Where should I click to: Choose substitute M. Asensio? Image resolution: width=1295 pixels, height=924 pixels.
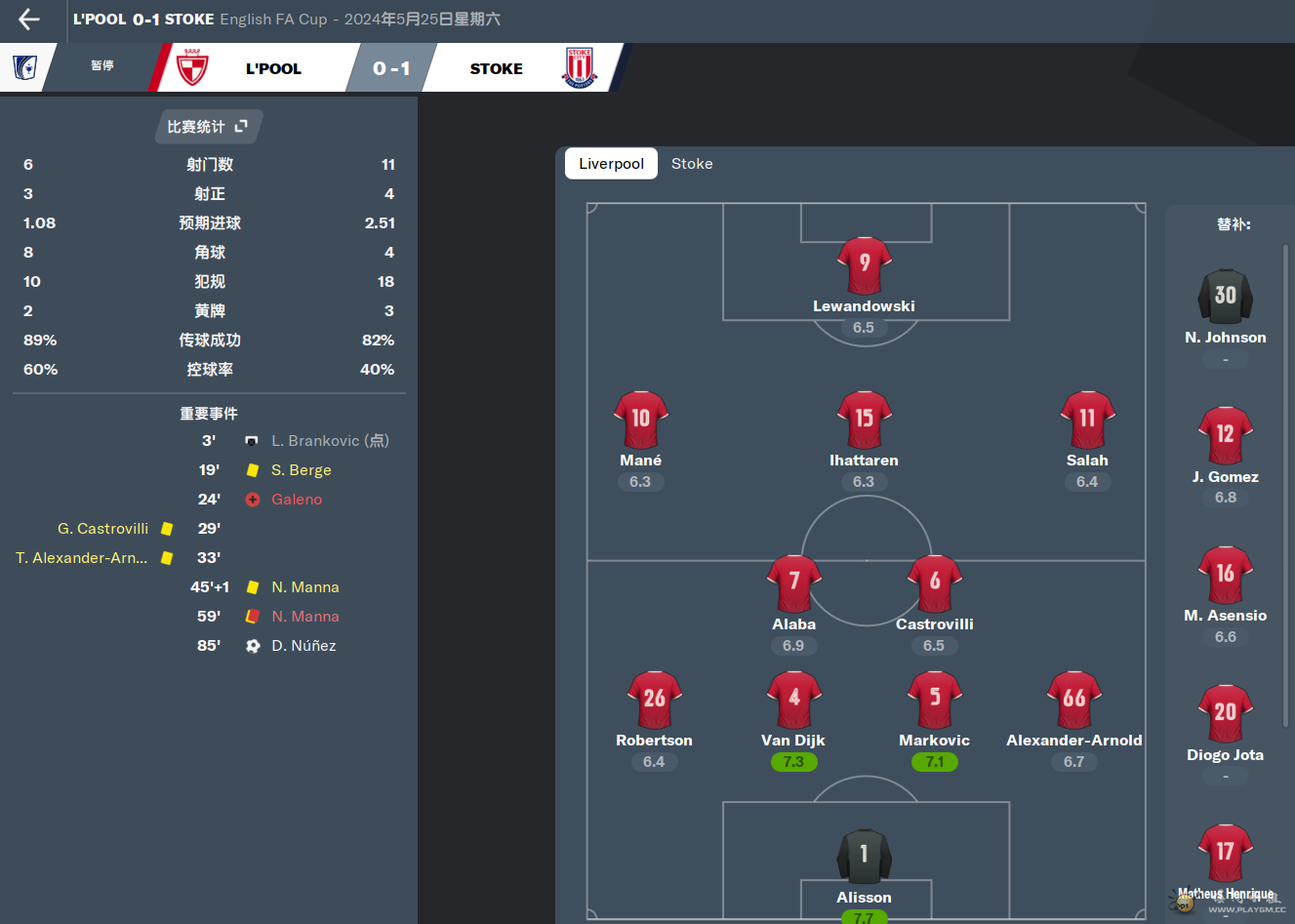pyautogui.click(x=1225, y=576)
